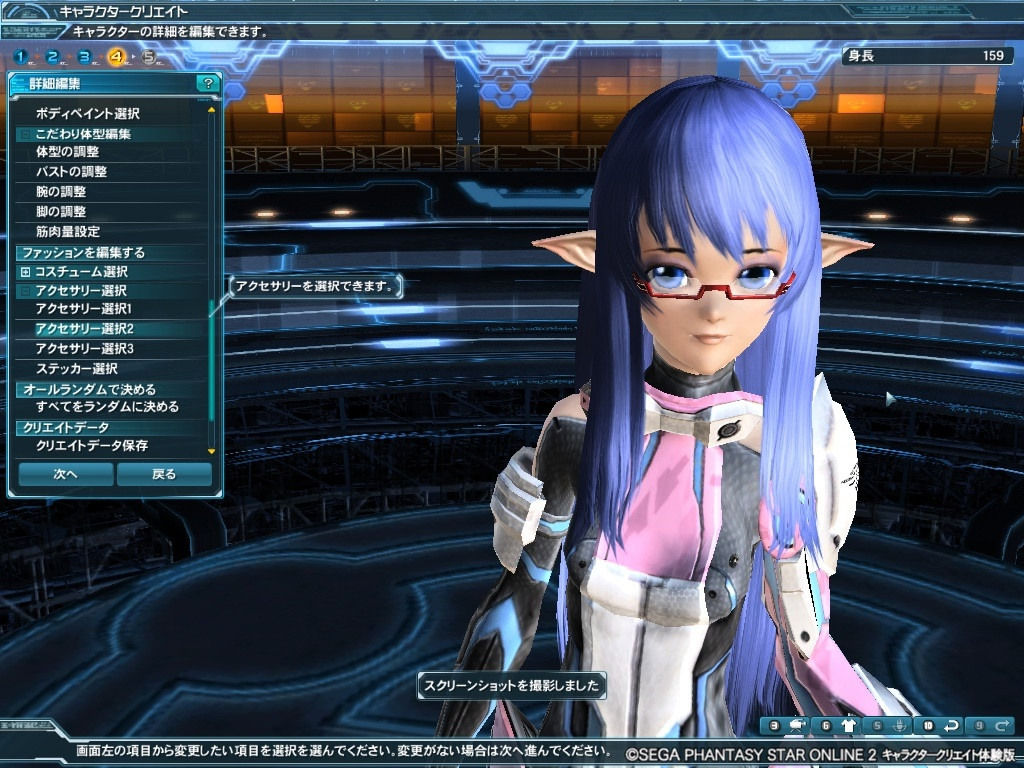
Task: Click the camera icon button
Action: coord(798,726)
